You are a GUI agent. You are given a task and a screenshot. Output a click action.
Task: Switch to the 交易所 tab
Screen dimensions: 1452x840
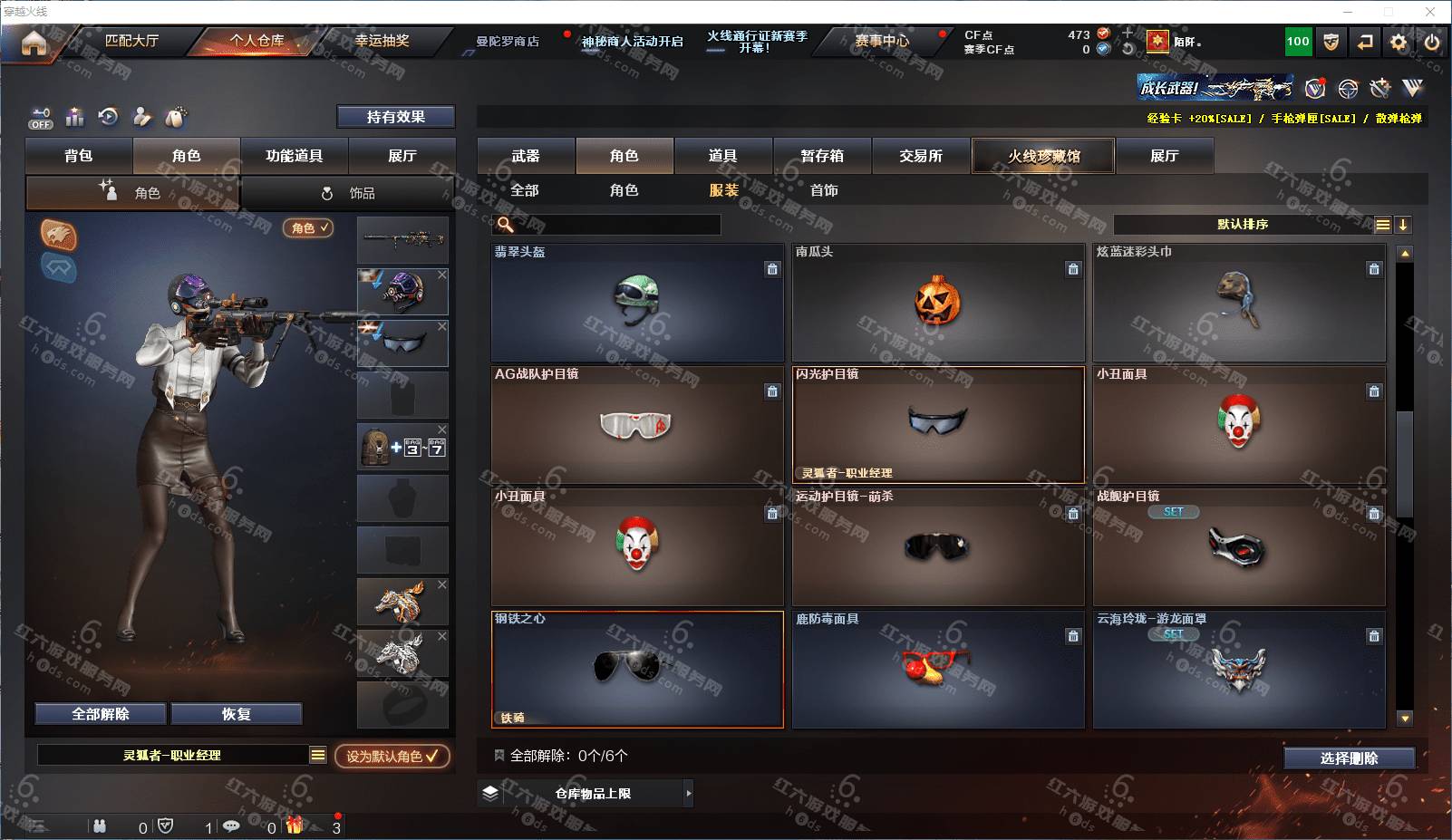click(921, 156)
